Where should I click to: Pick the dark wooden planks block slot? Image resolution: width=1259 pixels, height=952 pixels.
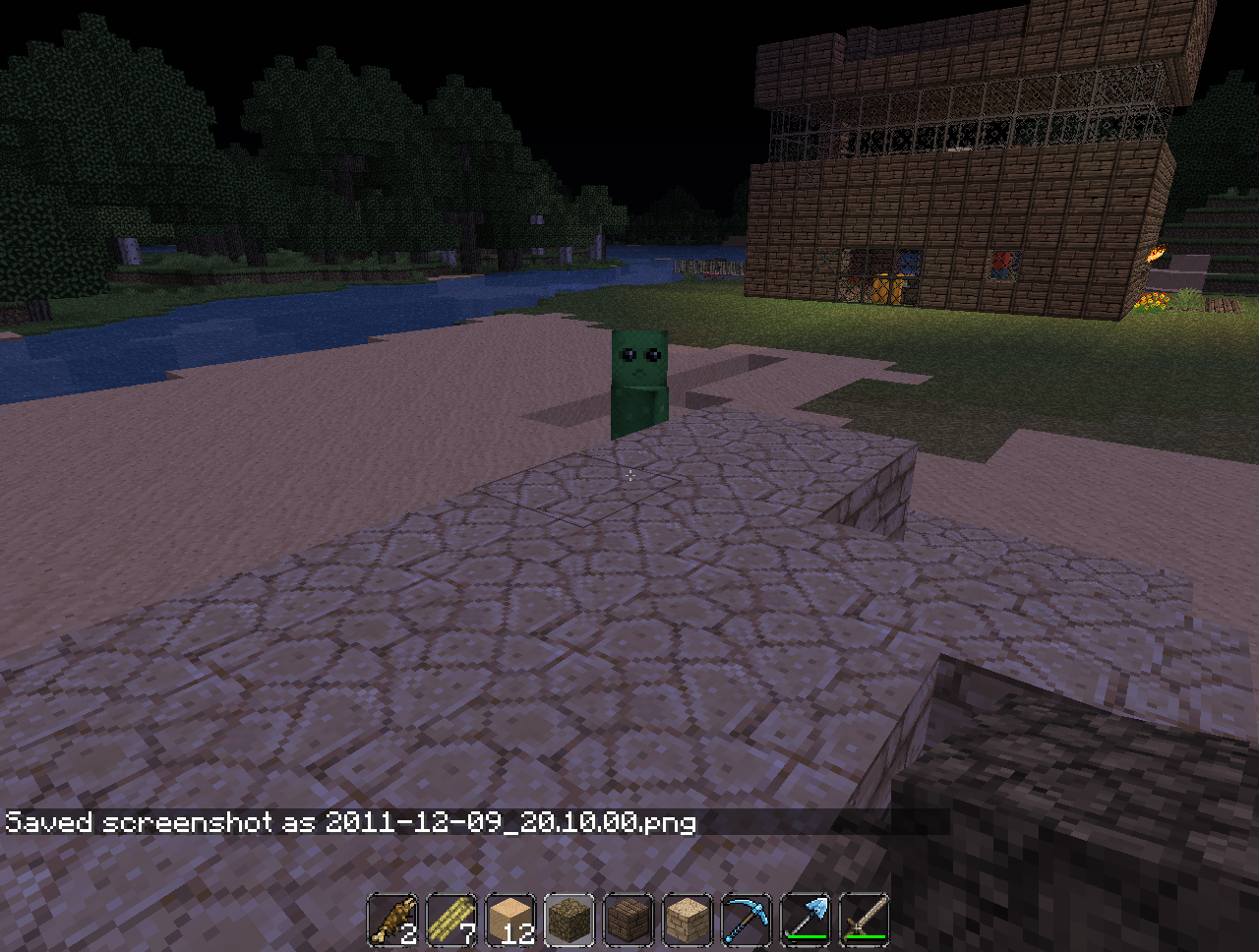pos(629,921)
